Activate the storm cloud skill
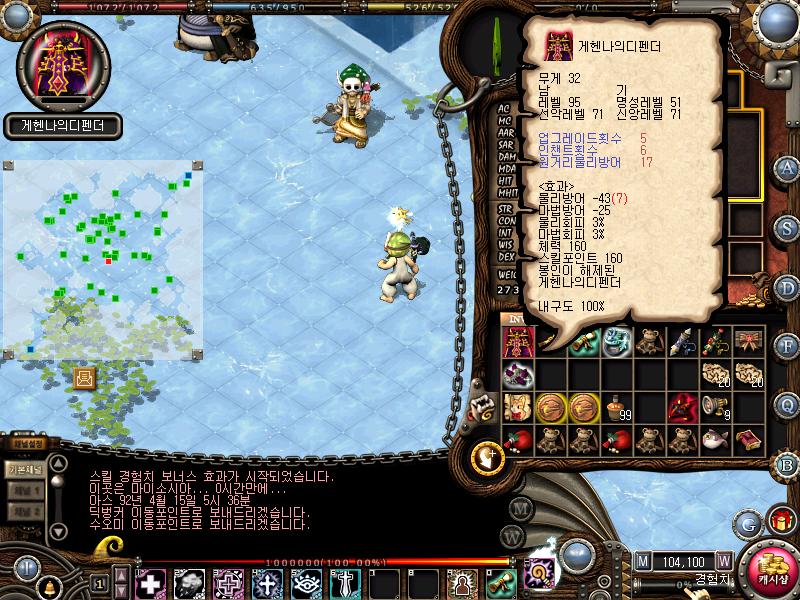800x600 pixels. click(189, 583)
